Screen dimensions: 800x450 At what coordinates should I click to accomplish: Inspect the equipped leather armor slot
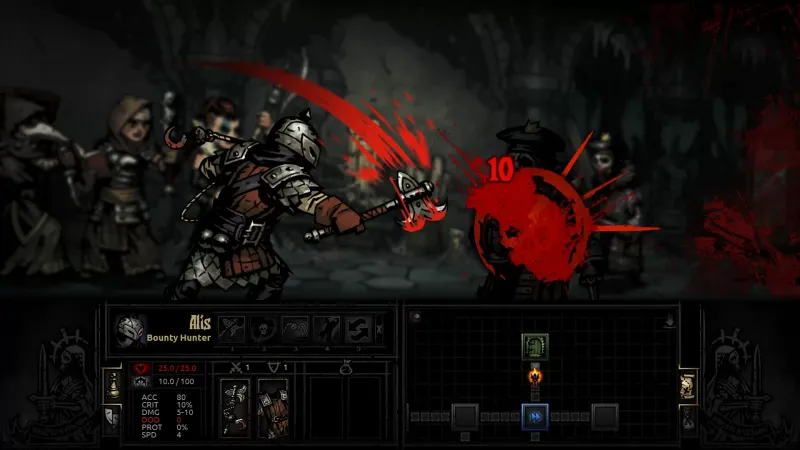coord(272,408)
